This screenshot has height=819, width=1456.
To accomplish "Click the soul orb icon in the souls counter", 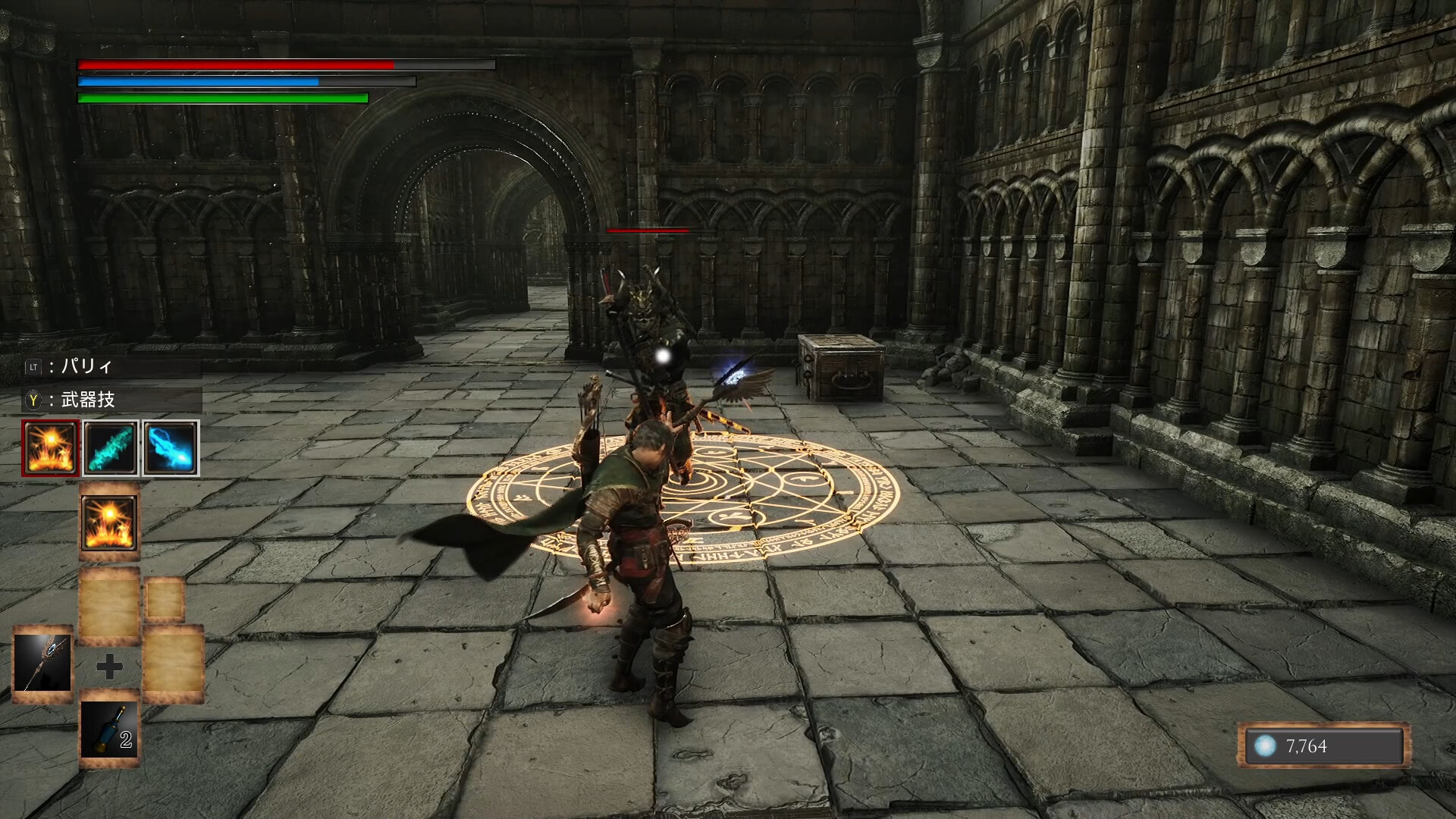I will pos(1266,747).
